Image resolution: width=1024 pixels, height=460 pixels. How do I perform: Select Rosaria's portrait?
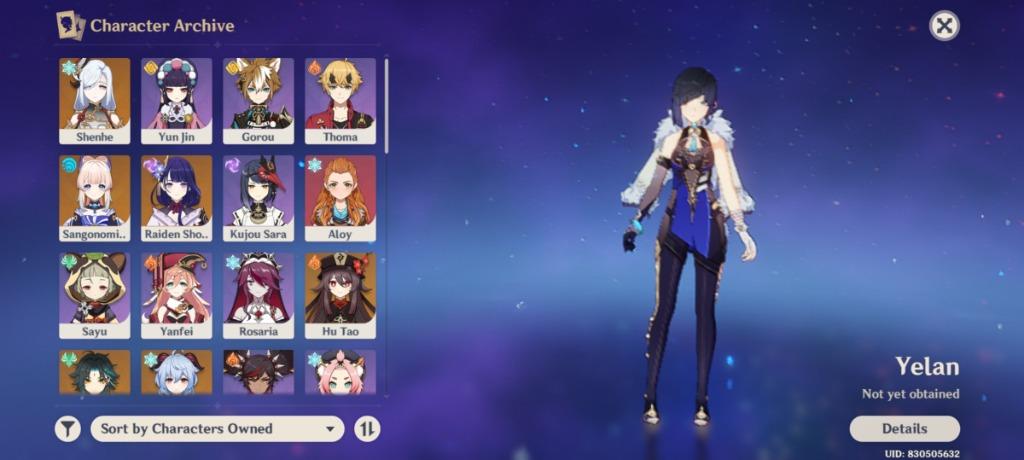click(x=258, y=295)
